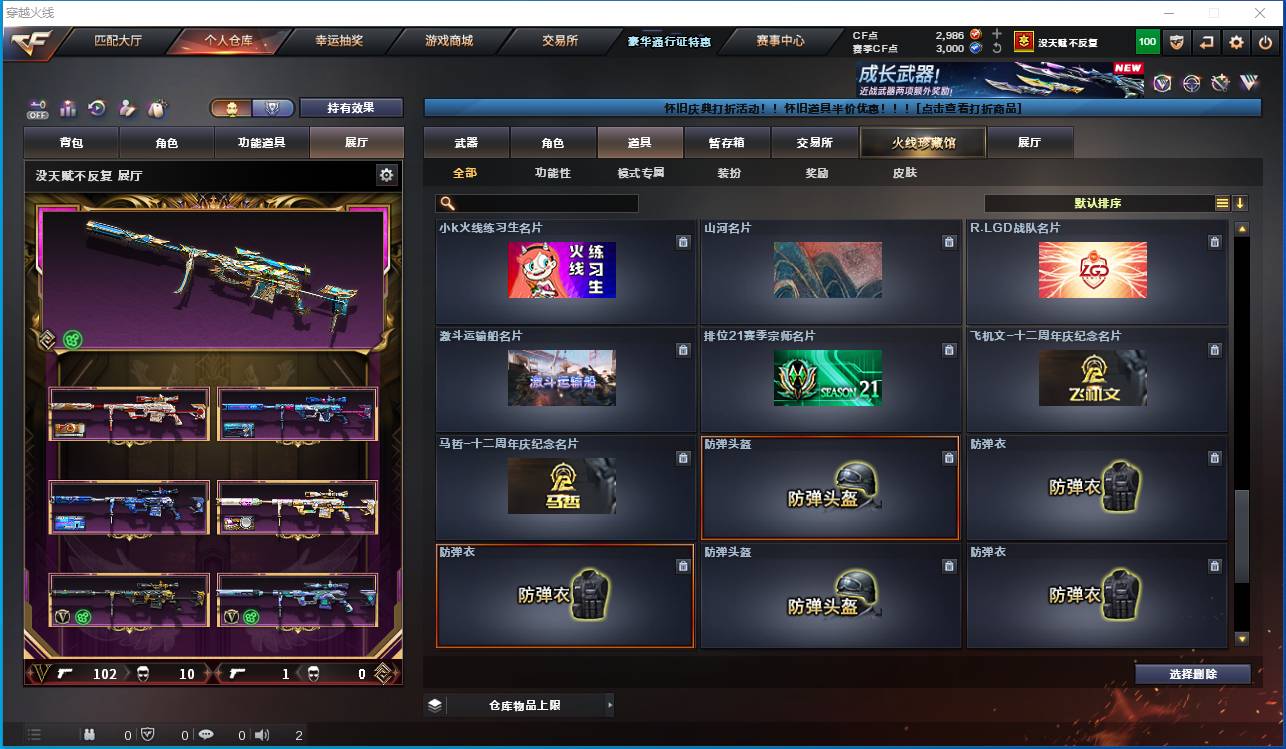Click the wrench/repair icon below the NEW banner
1286x749 pixels.
pos(1221,82)
